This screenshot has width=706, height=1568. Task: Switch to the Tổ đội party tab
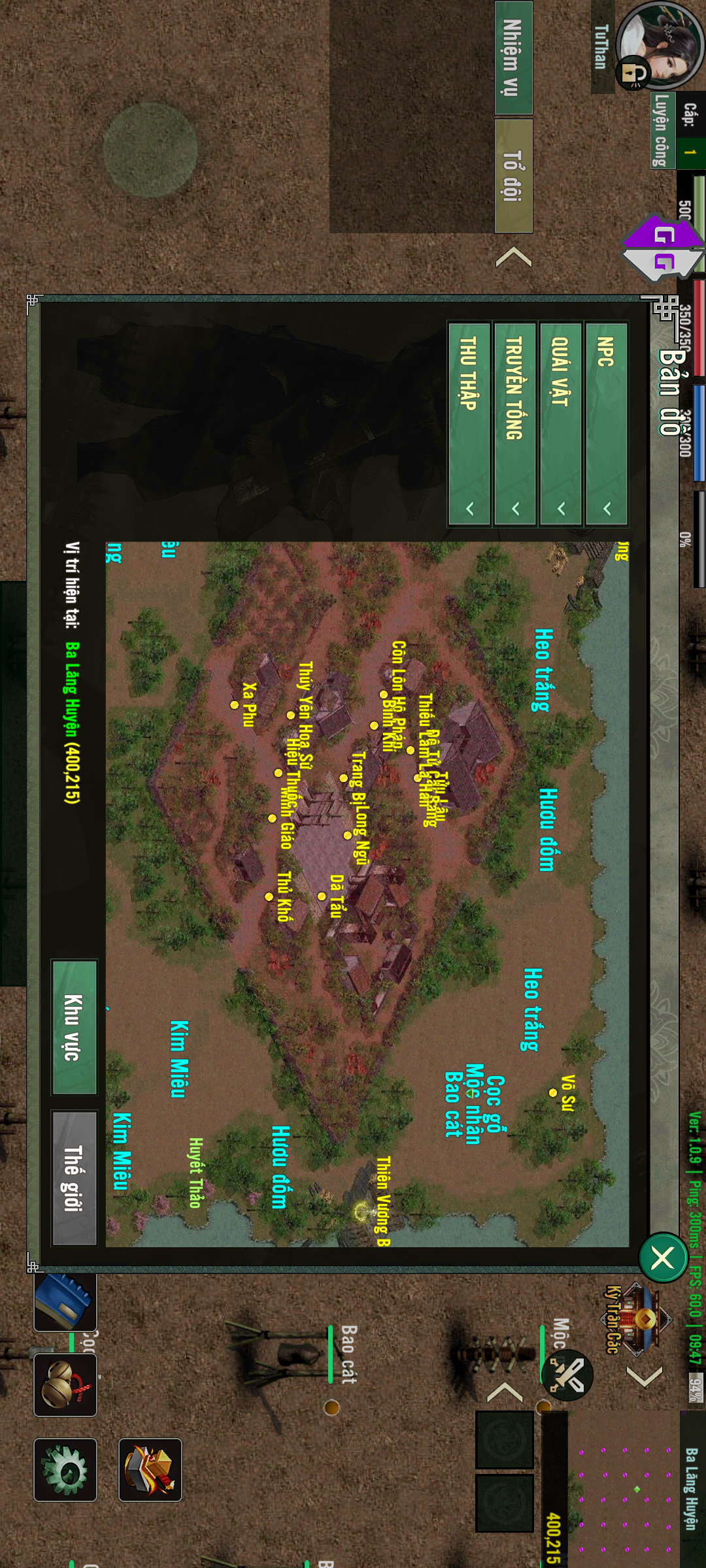(x=513, y=176)
